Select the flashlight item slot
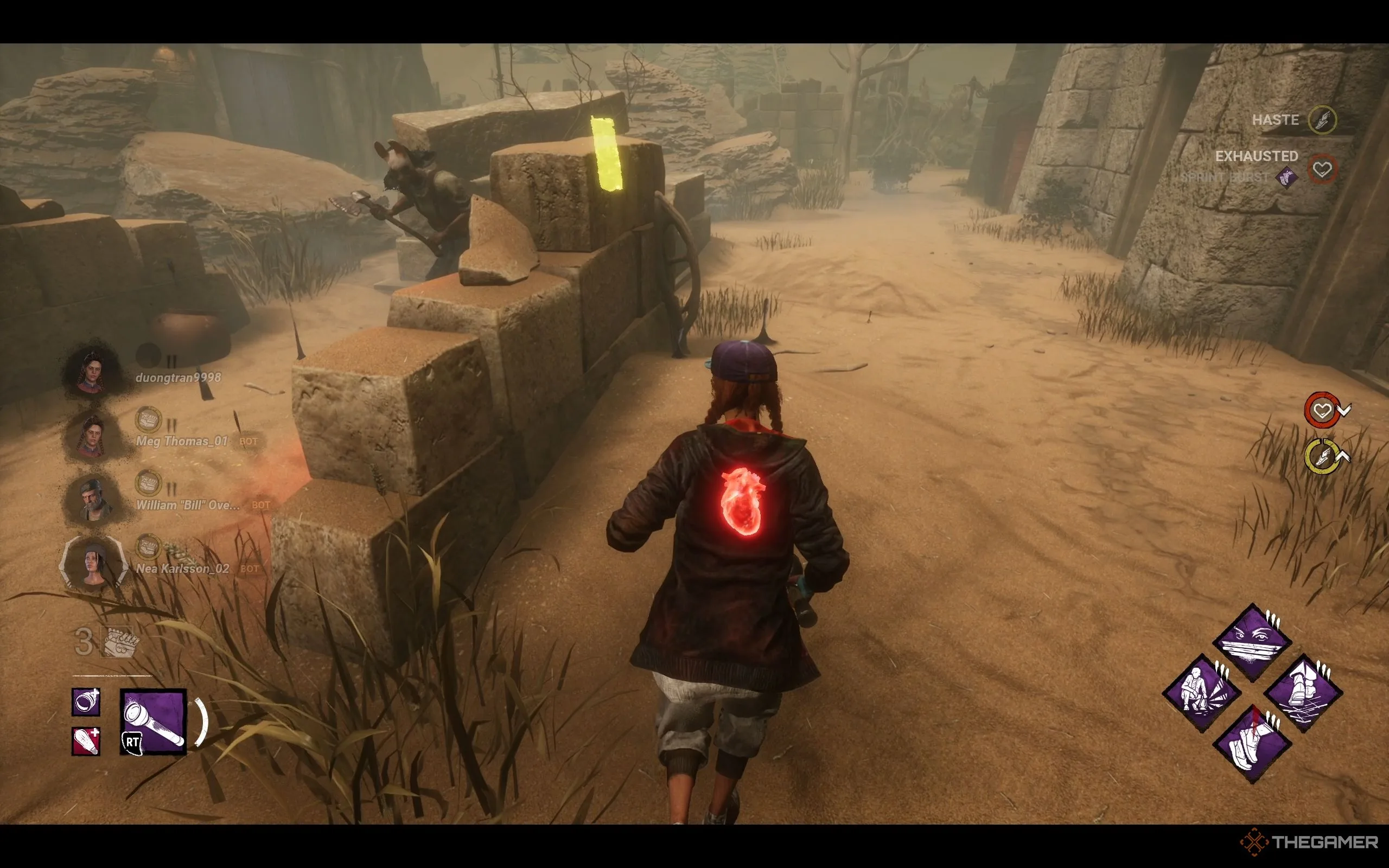Screen dimensions: 1389x868 pyautogui.click(x=153, y=721)
